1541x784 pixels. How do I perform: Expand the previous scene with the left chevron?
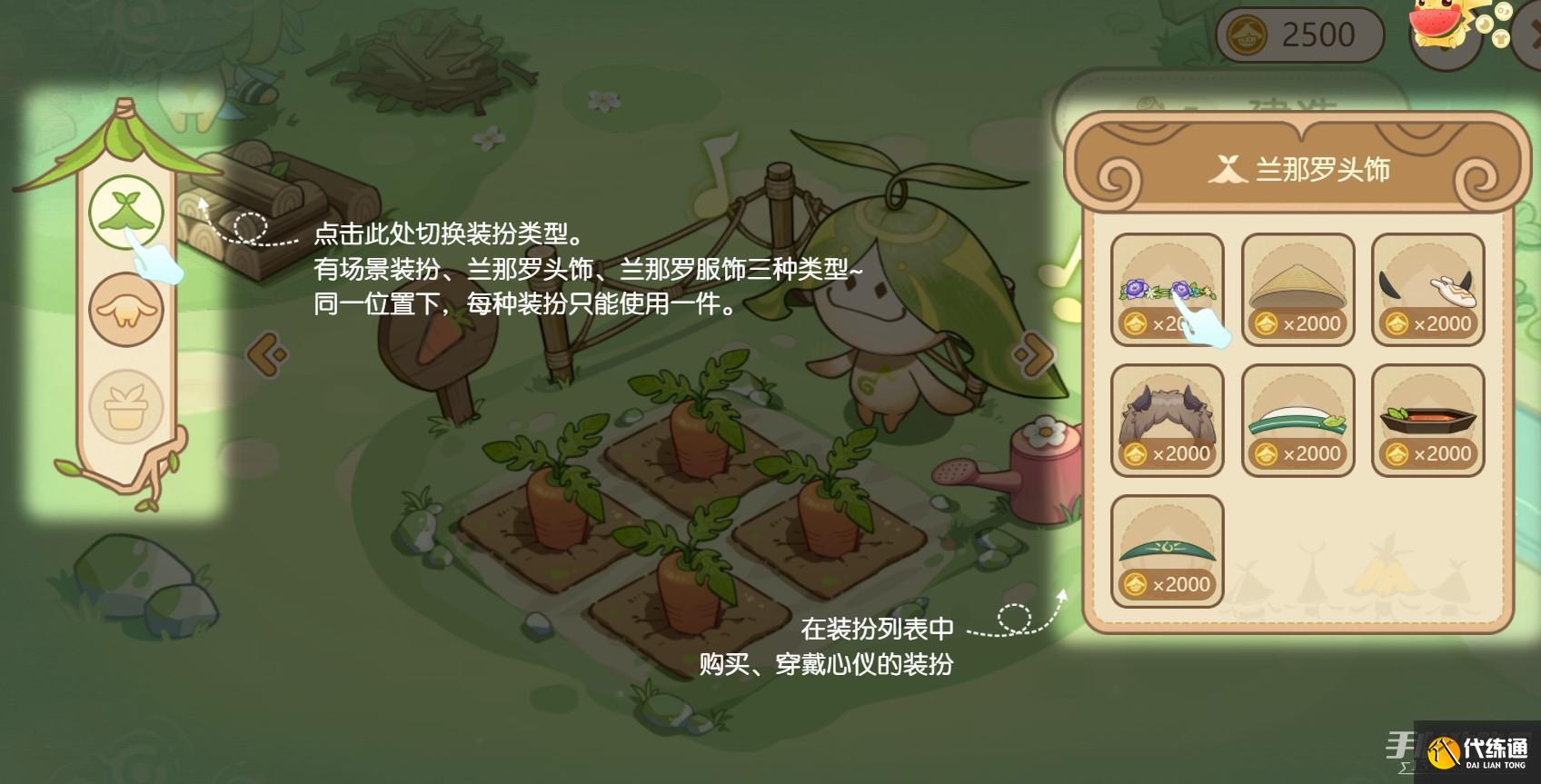pyautogui.click(x=267, y=354)
